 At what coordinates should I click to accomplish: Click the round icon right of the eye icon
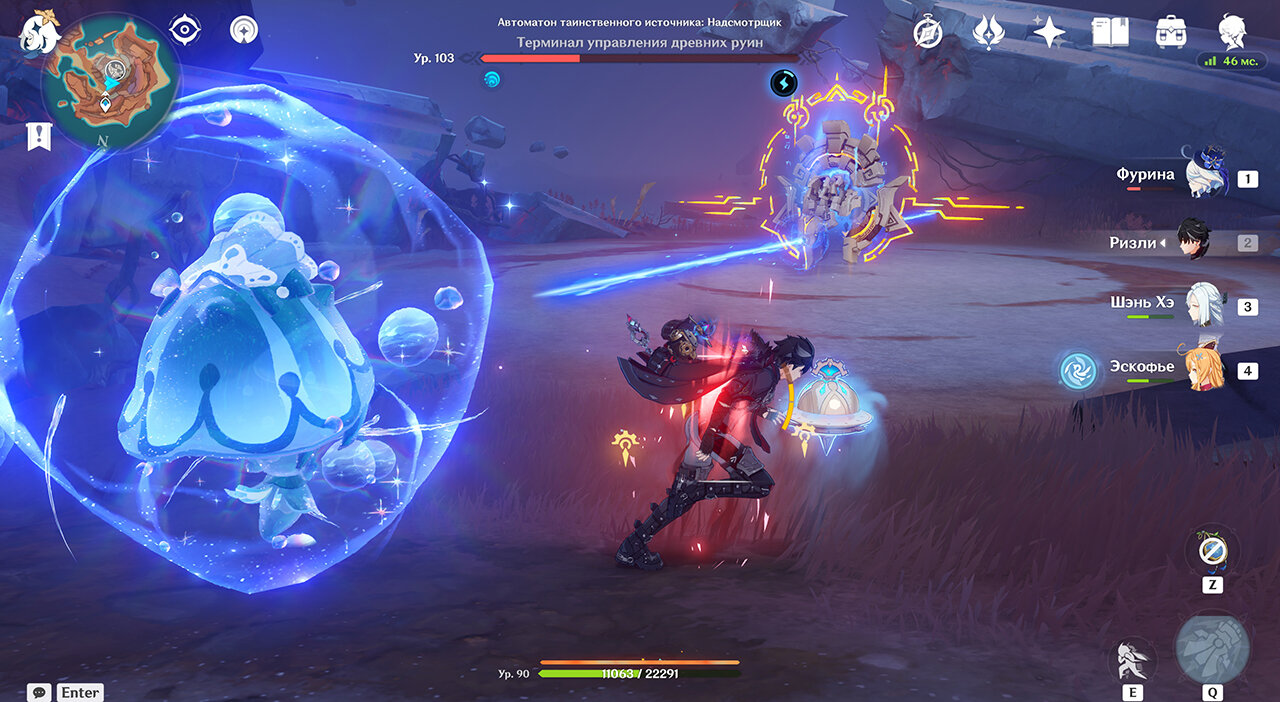pyautogui.click(x=243, y=30)
